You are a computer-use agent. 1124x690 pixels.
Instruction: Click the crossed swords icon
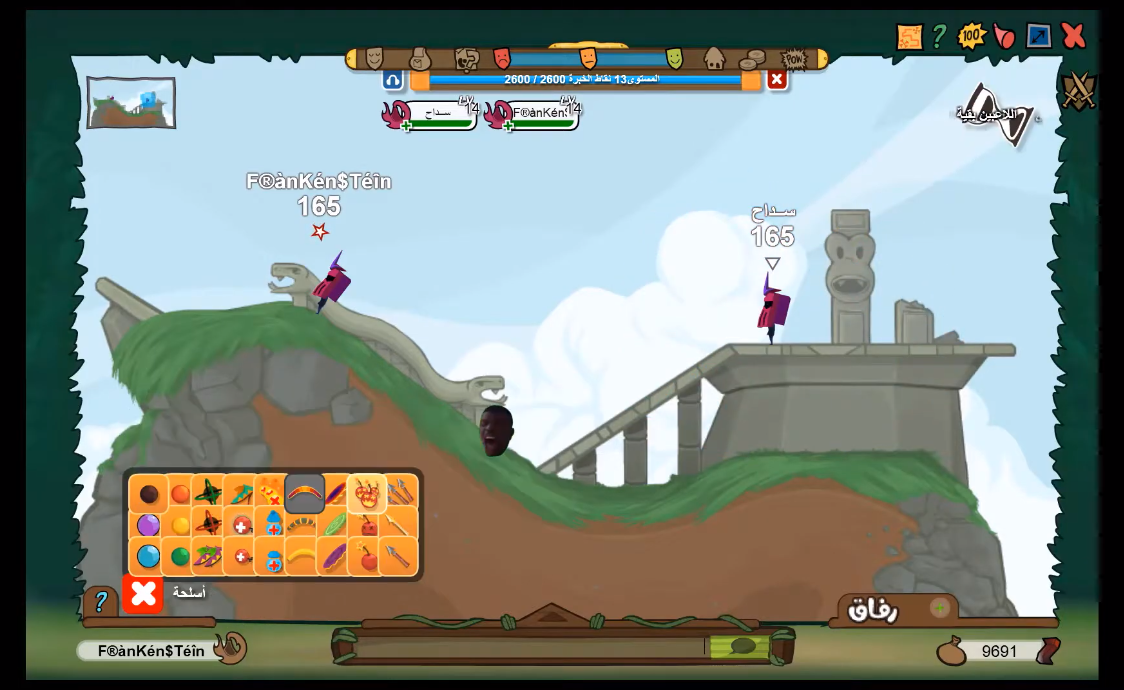(1079, 91)
